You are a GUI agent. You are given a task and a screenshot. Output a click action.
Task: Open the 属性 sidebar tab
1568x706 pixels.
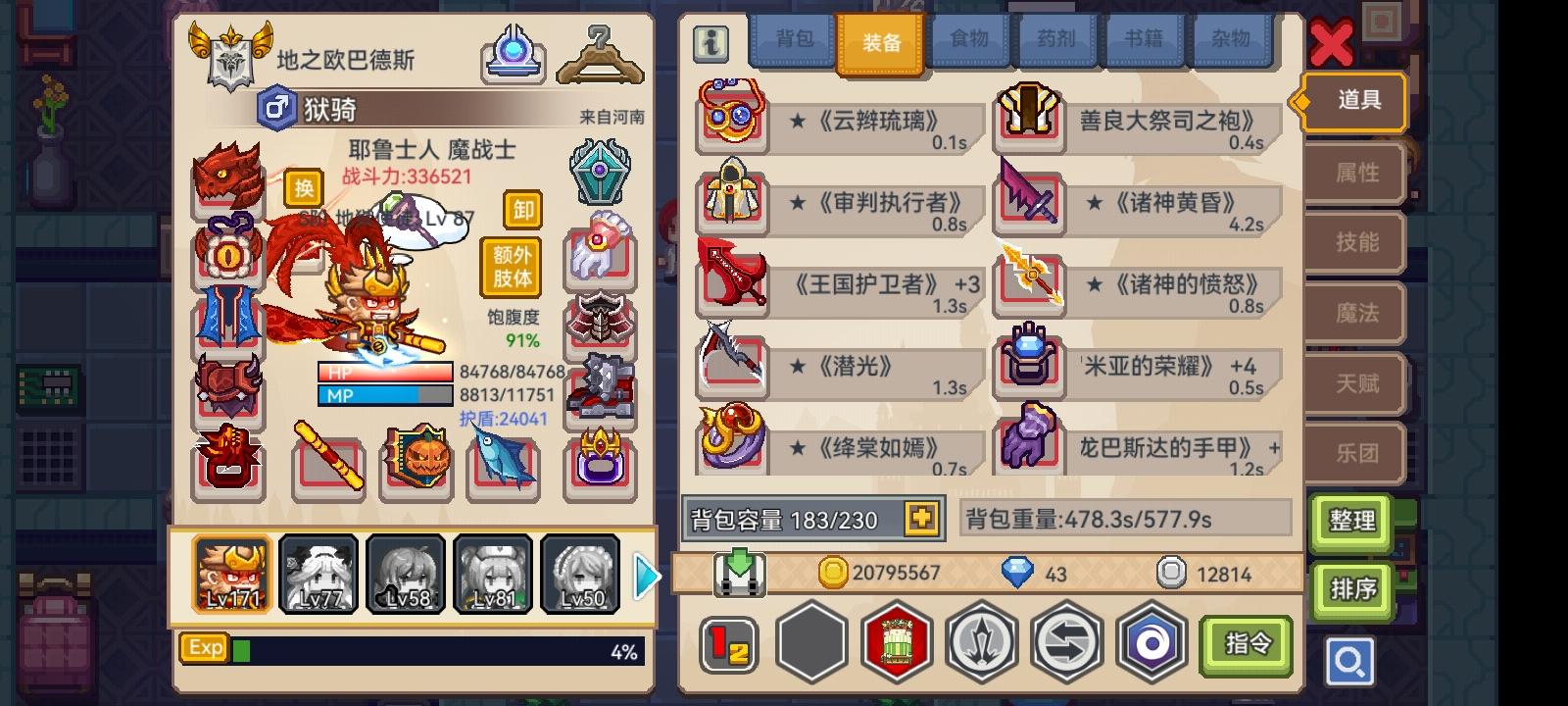pyautogui.click(x=1354, y=173)
